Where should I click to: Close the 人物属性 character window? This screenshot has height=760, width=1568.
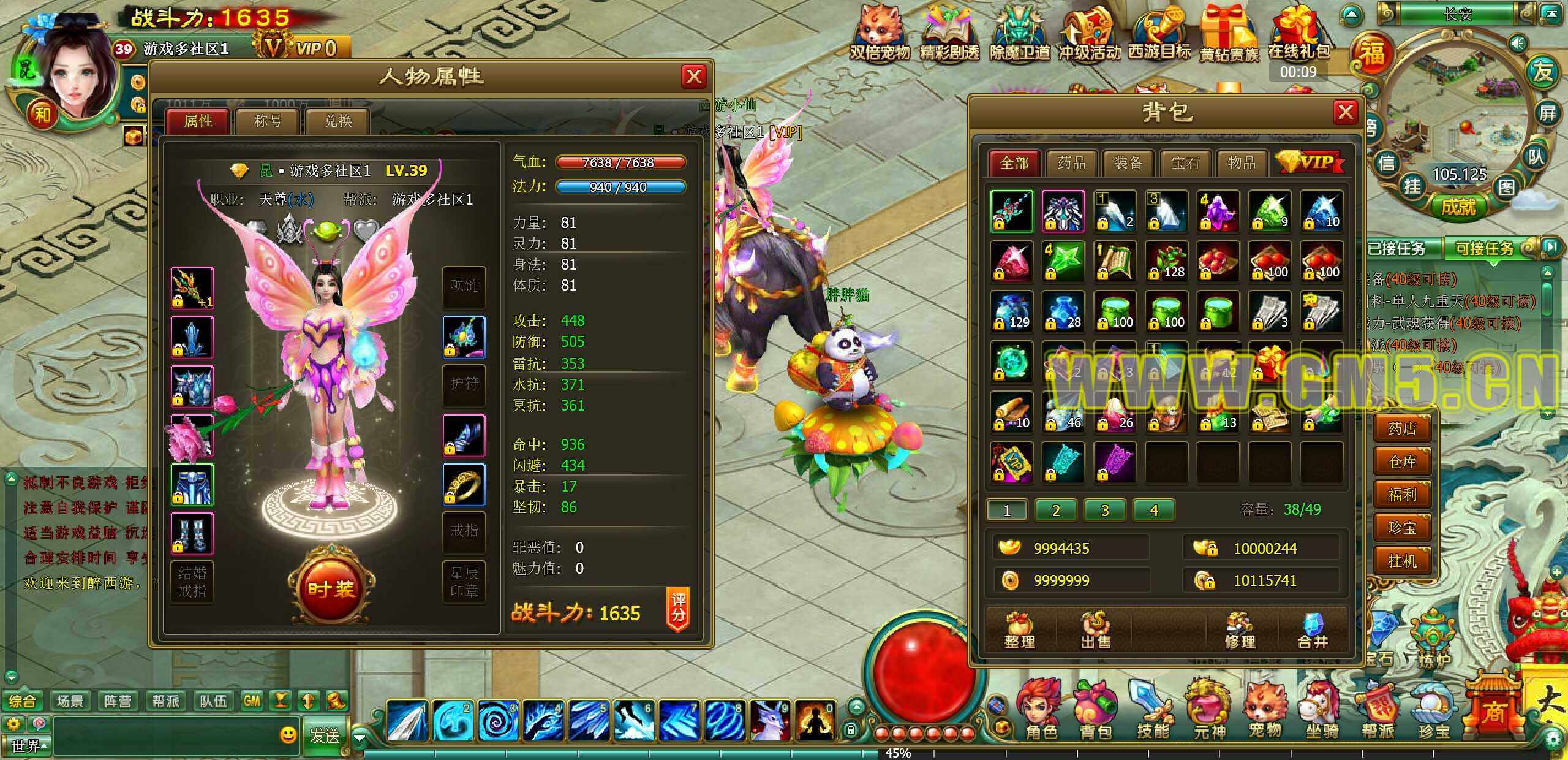point(694,77)
